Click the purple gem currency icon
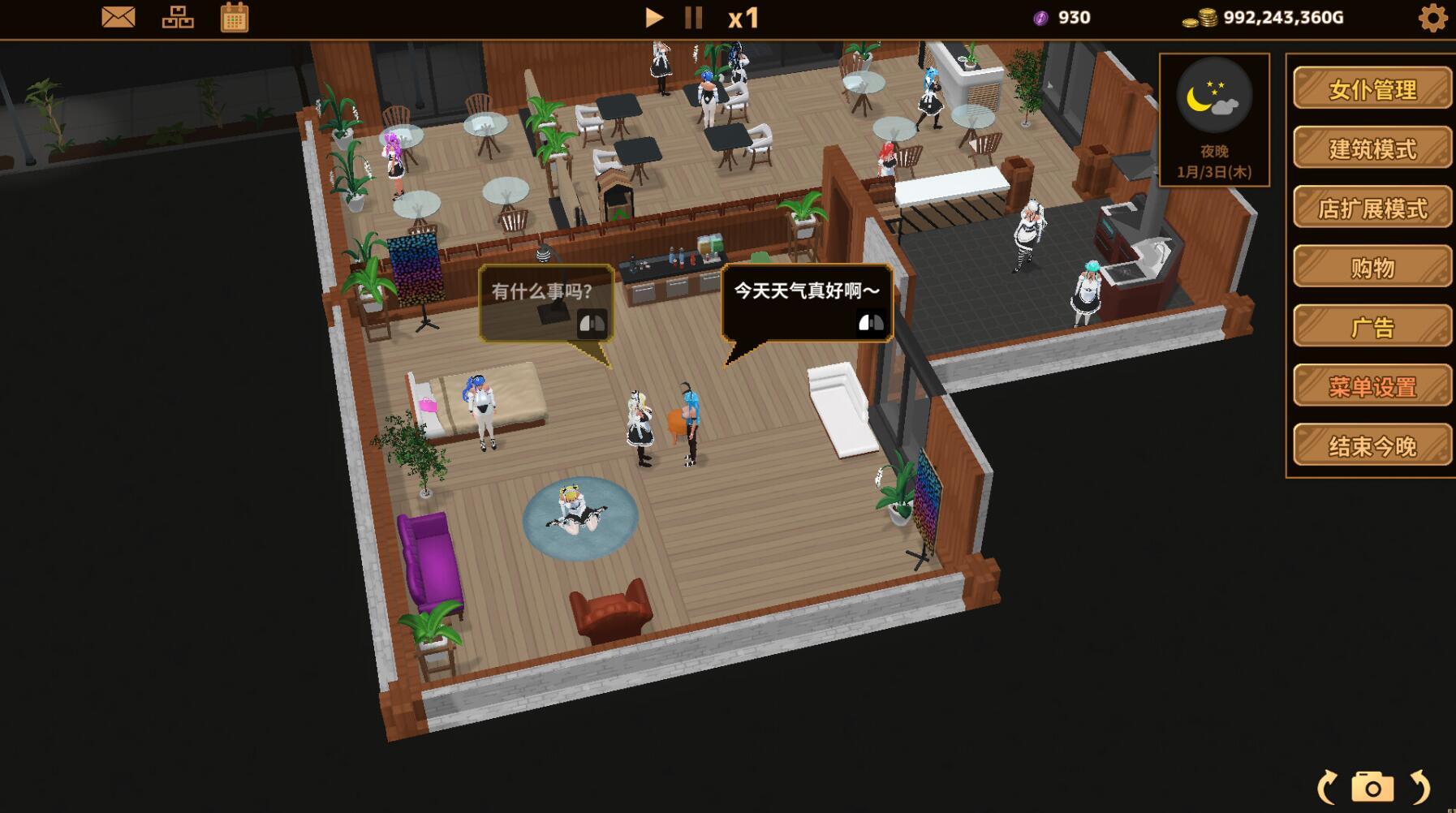 click(1039, 17)
